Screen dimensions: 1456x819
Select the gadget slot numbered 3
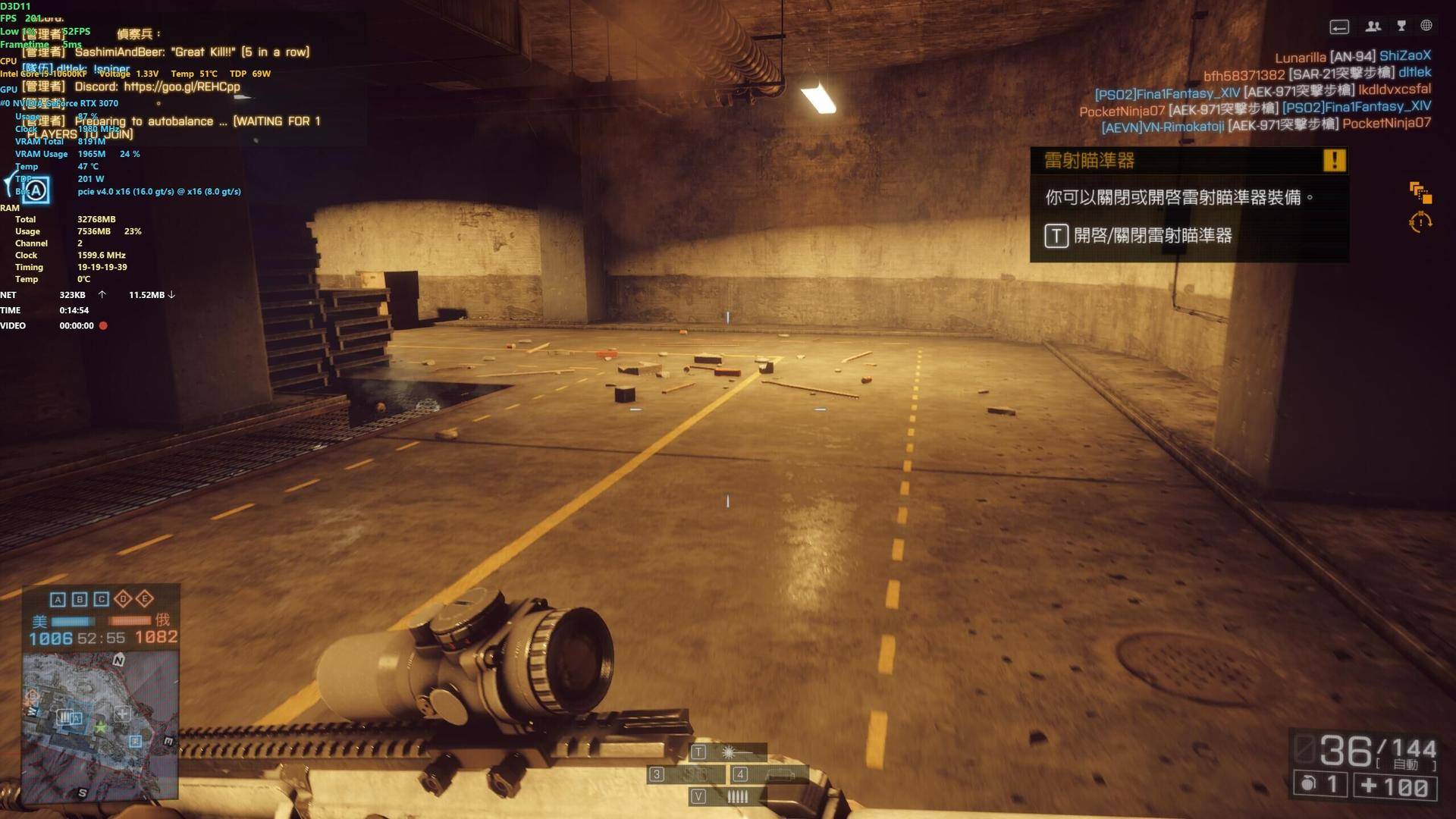click(x=686, y=774)
